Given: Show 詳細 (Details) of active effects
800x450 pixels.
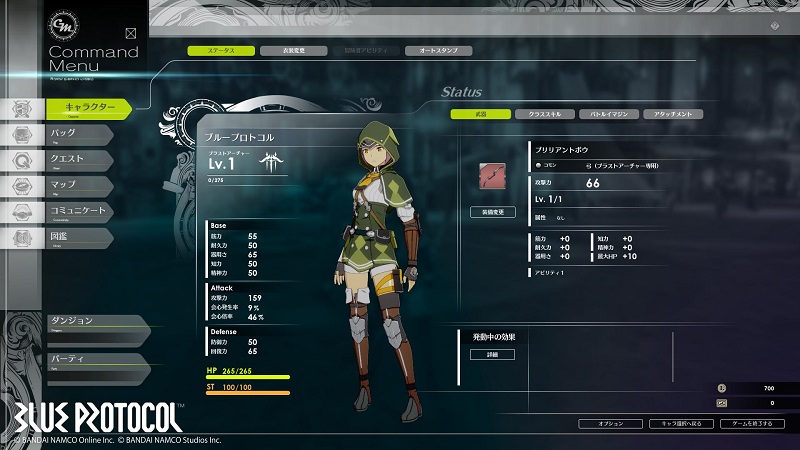Looking at the screenshot, I should pos(492,354).
